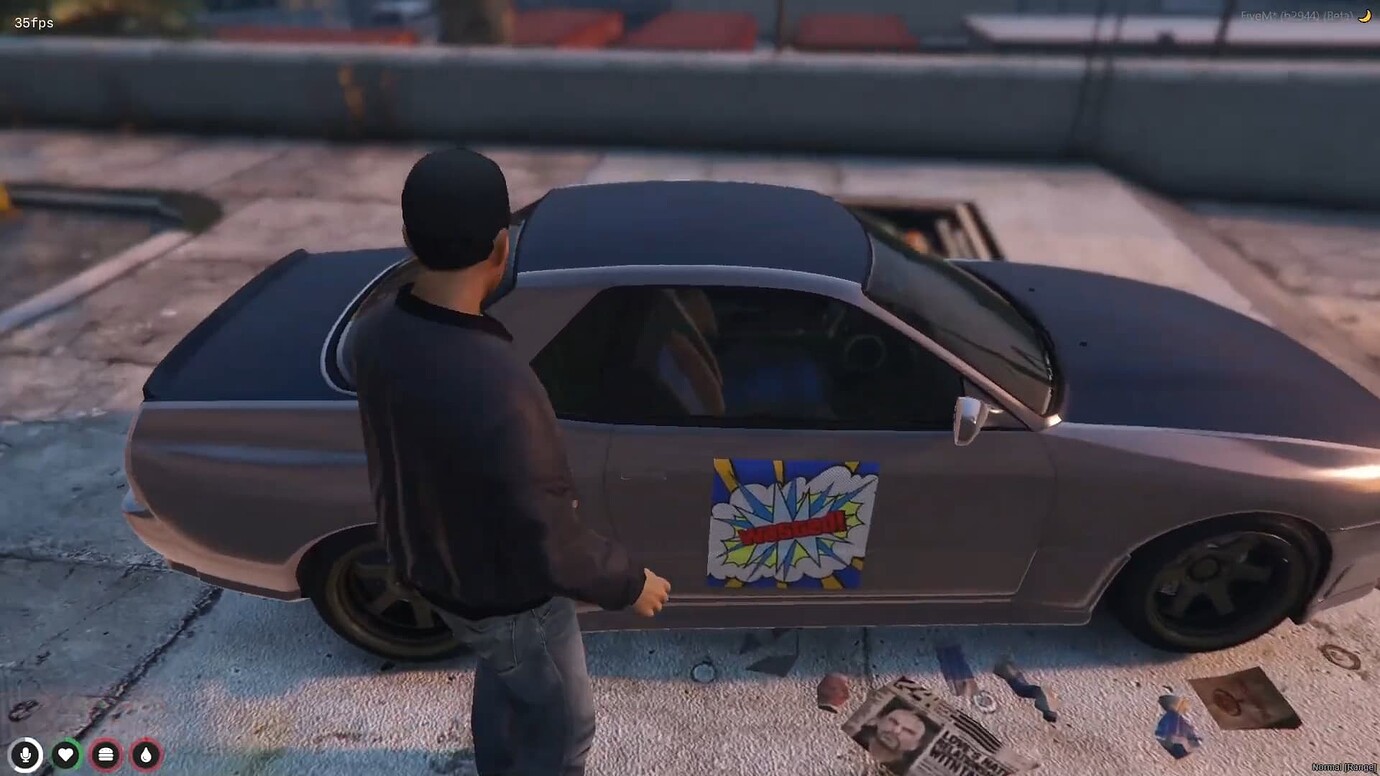Click the burger hunger status icon

click(104, 756)
